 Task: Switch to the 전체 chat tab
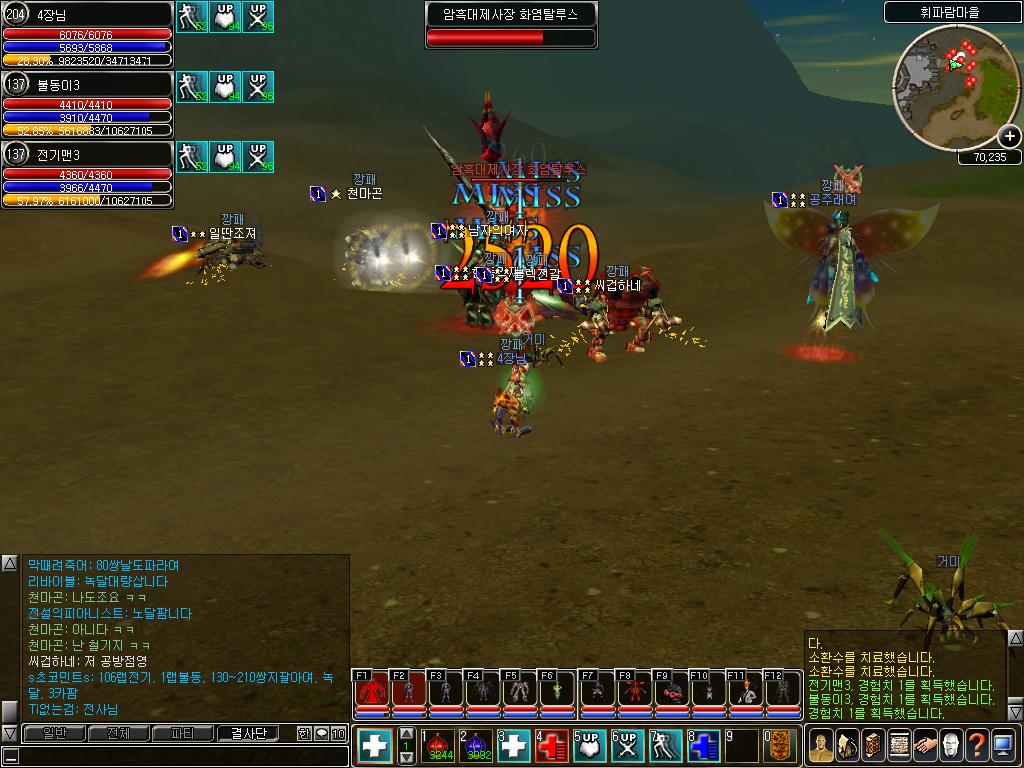119,733
